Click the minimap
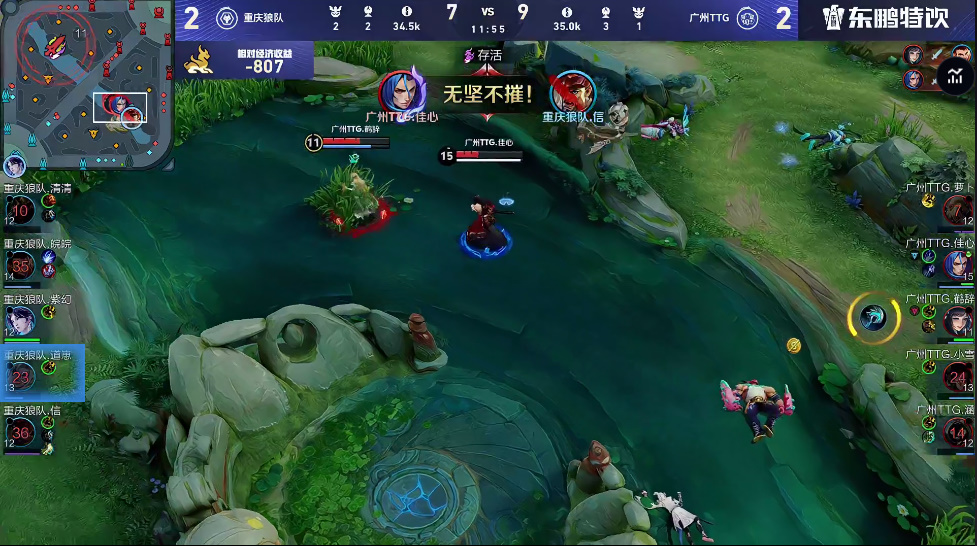977x546 pixels. pyautogui.click(x=87, y=84)
